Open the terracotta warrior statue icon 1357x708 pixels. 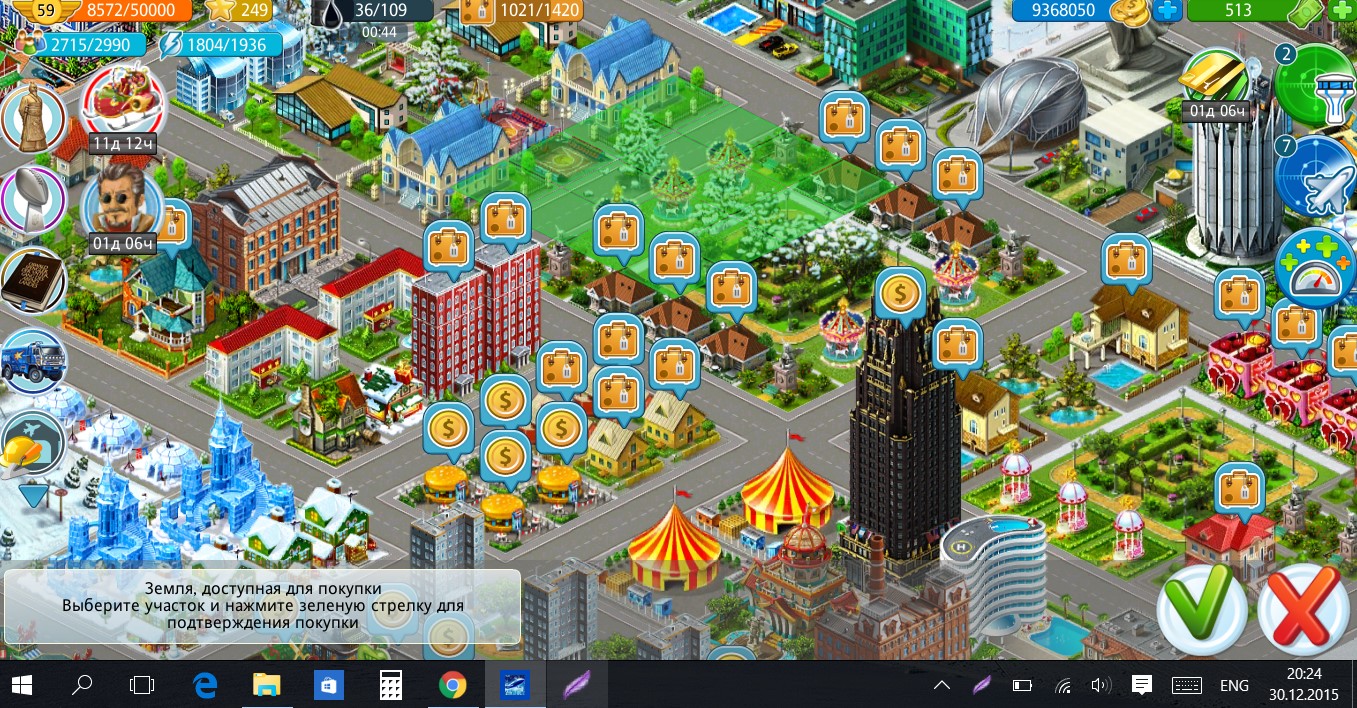click(x=33, y=119)
